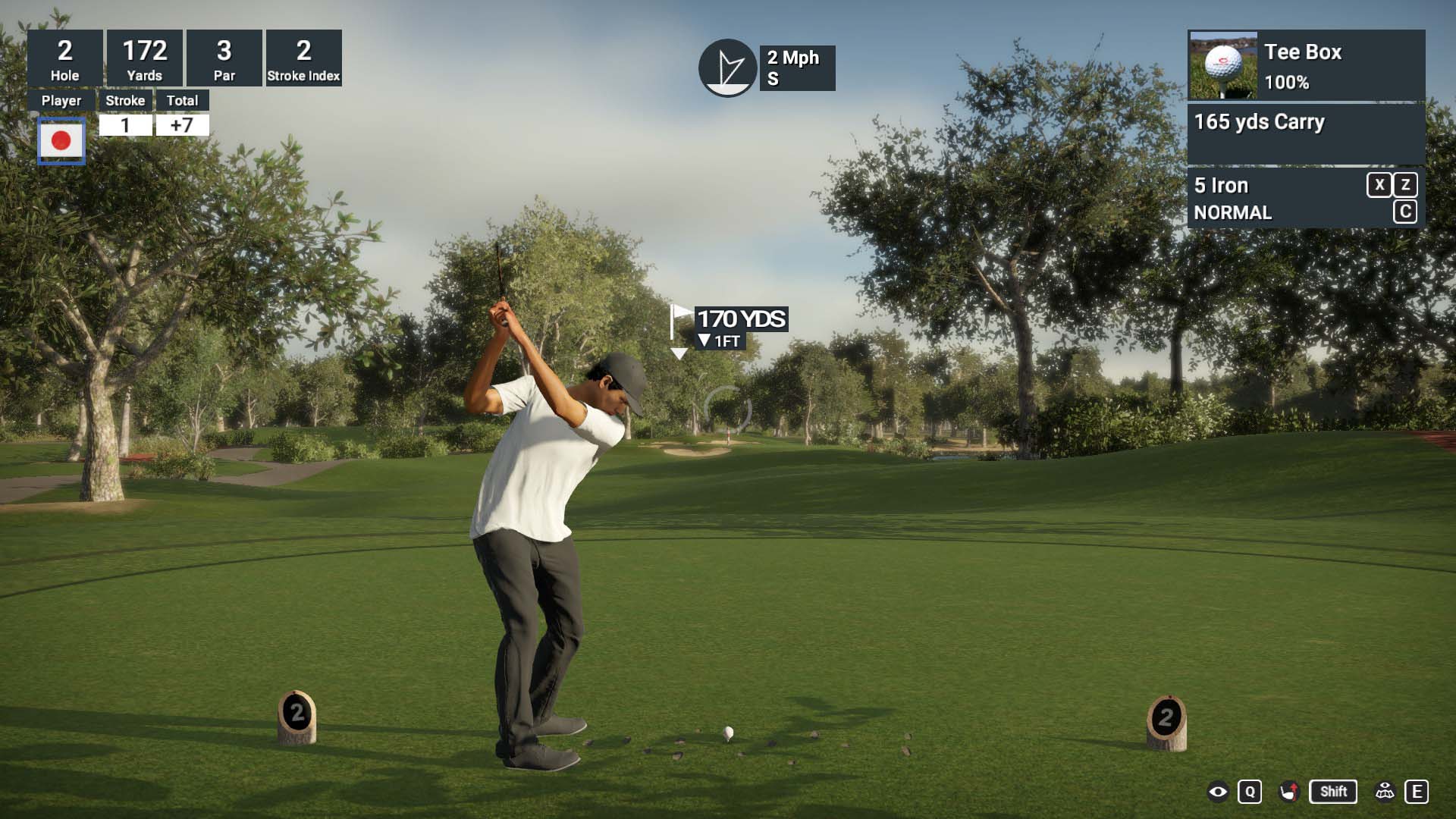Click the eye view icon
This screenshot has width=1456, height=819.
[1218, 792]
